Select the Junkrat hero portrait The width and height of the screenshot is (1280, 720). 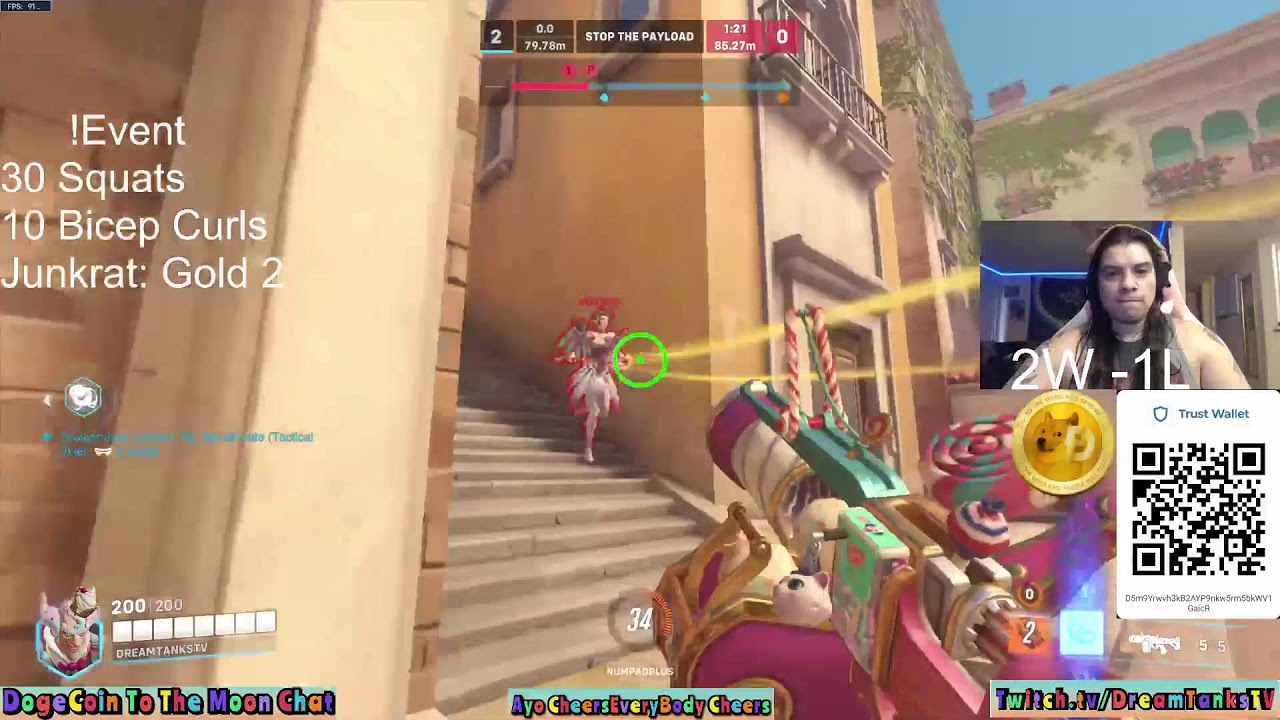click(68, 632)
